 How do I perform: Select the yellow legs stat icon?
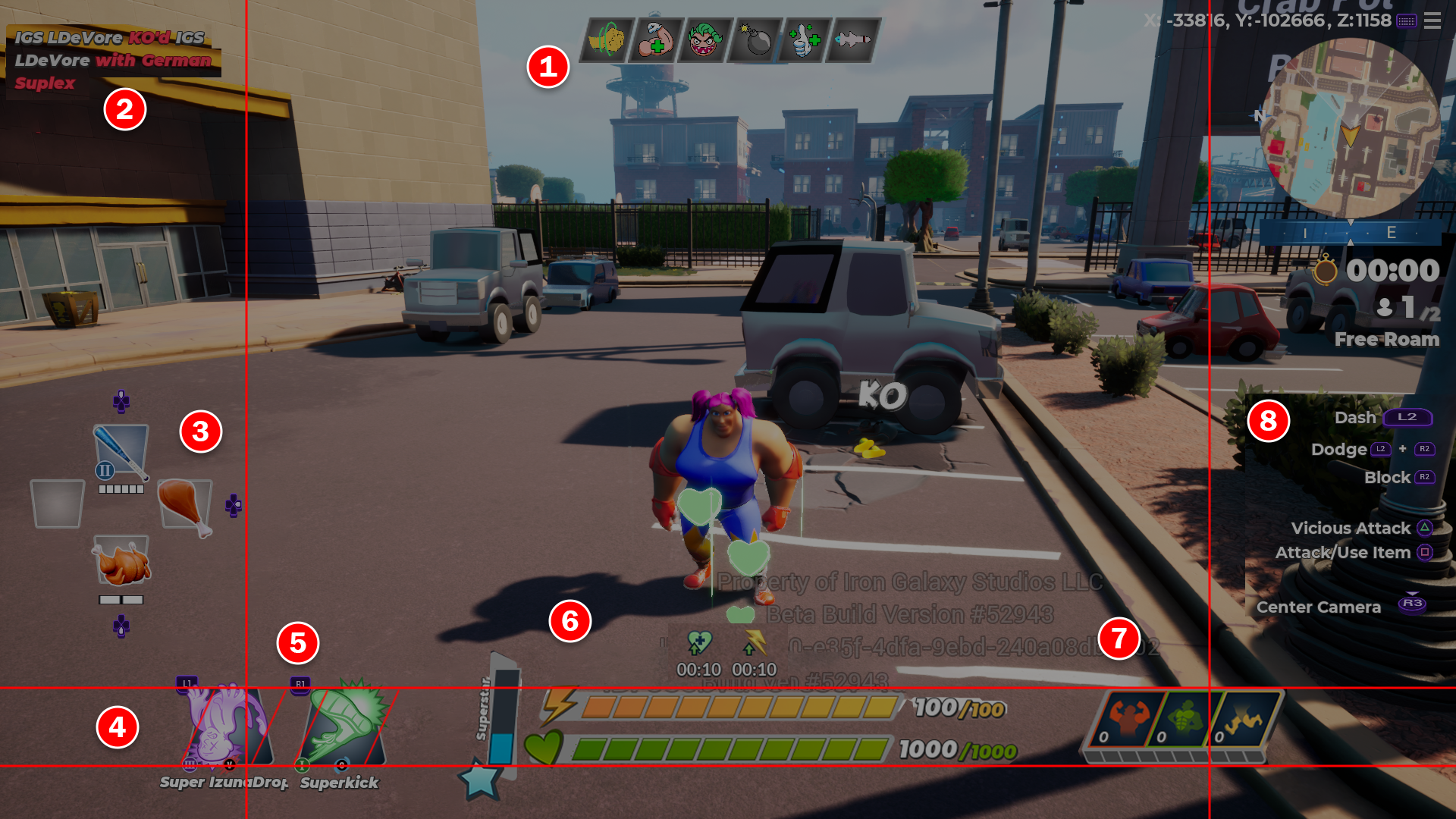point(1244,719)
